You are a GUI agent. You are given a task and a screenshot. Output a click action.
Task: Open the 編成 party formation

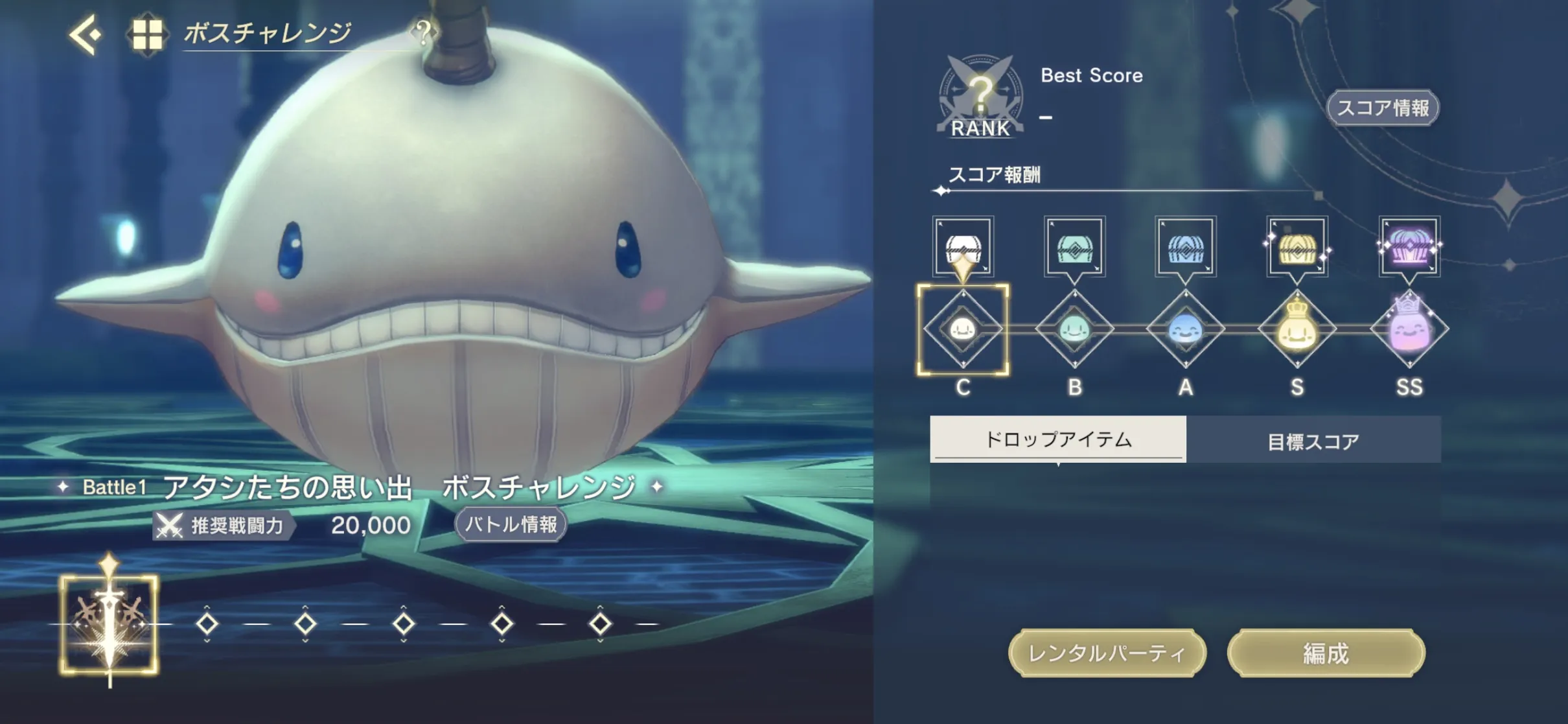pos(1326,653)
